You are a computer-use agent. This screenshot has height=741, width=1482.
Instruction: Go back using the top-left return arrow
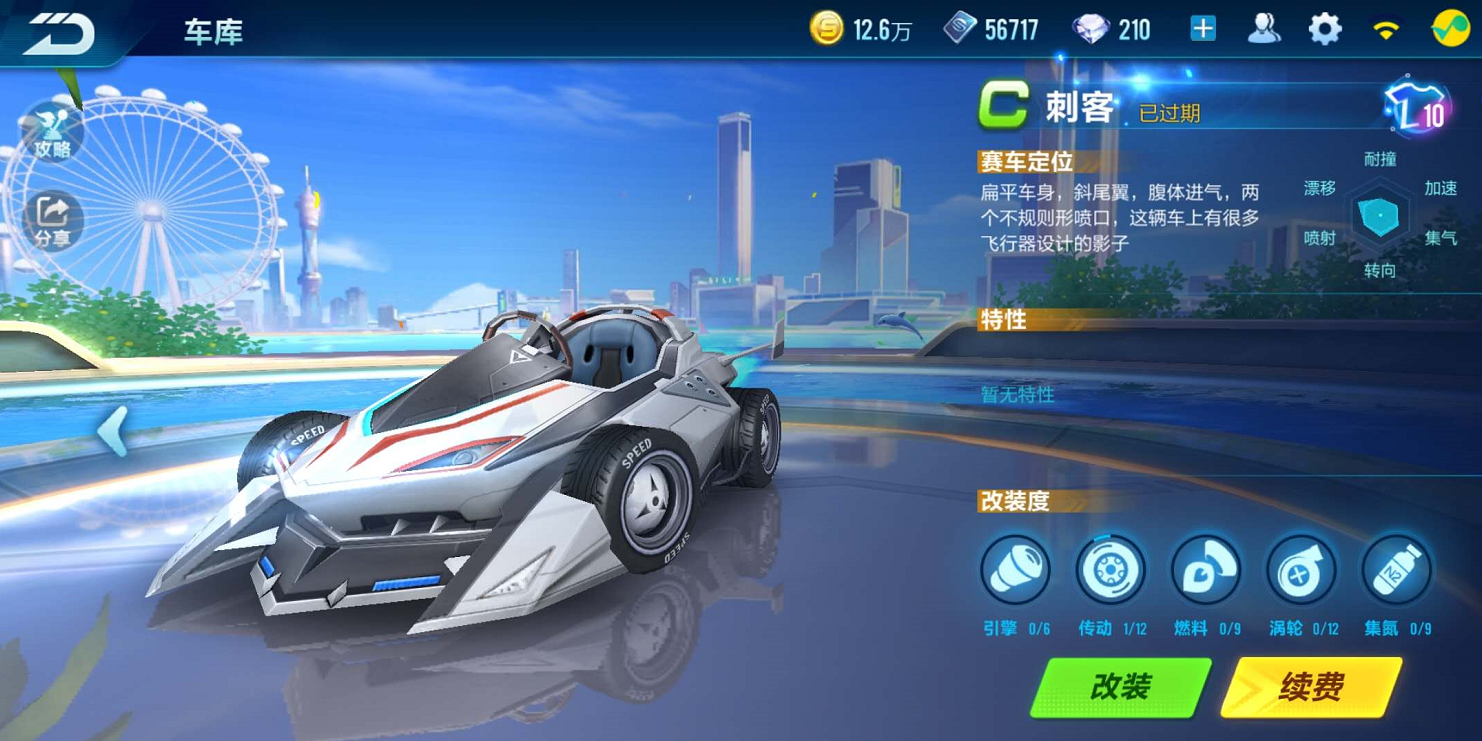pos(60,33)
